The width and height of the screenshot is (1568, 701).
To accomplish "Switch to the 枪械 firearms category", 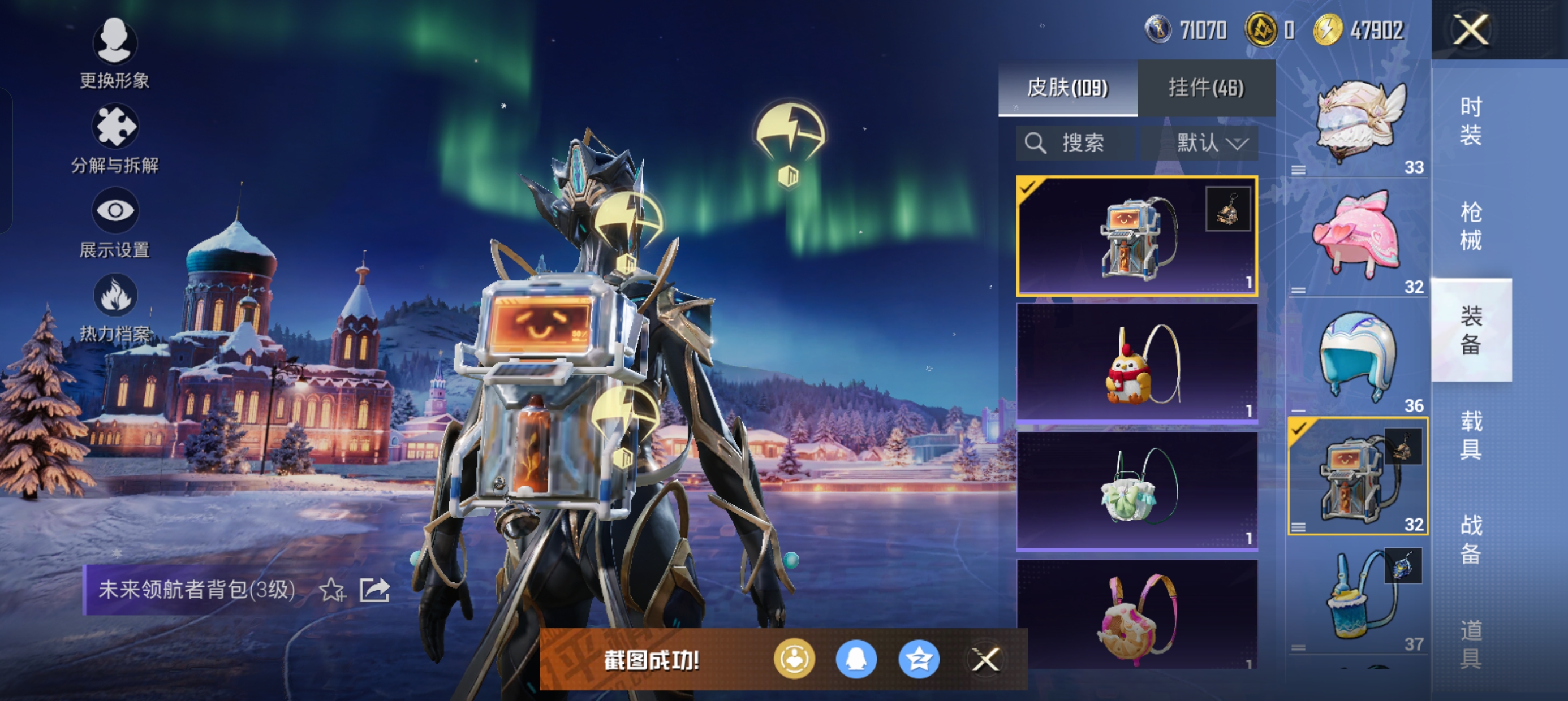I will pyautogui.click(x=1470, y=226).
